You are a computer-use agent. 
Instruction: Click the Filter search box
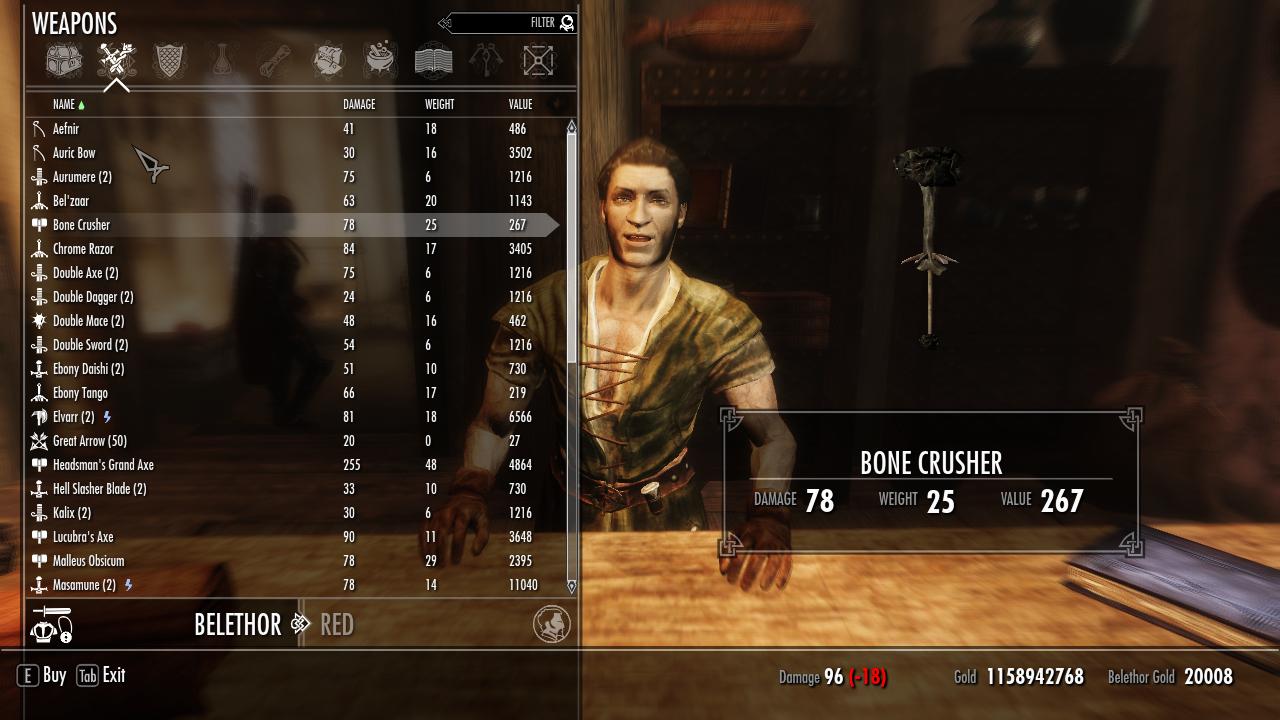click(x=510, y=22)
